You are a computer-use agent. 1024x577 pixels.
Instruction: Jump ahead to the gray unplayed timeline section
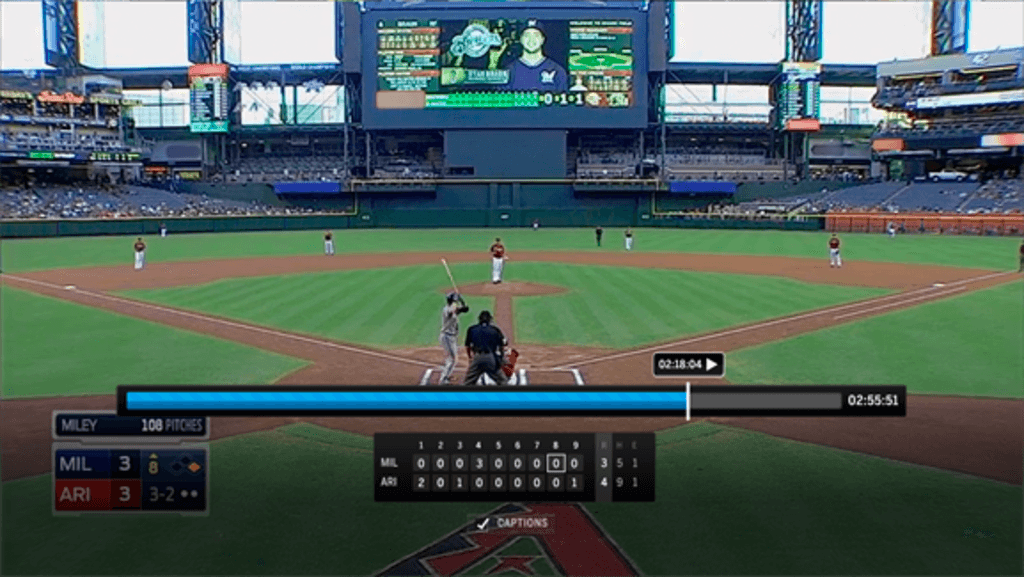765,401
